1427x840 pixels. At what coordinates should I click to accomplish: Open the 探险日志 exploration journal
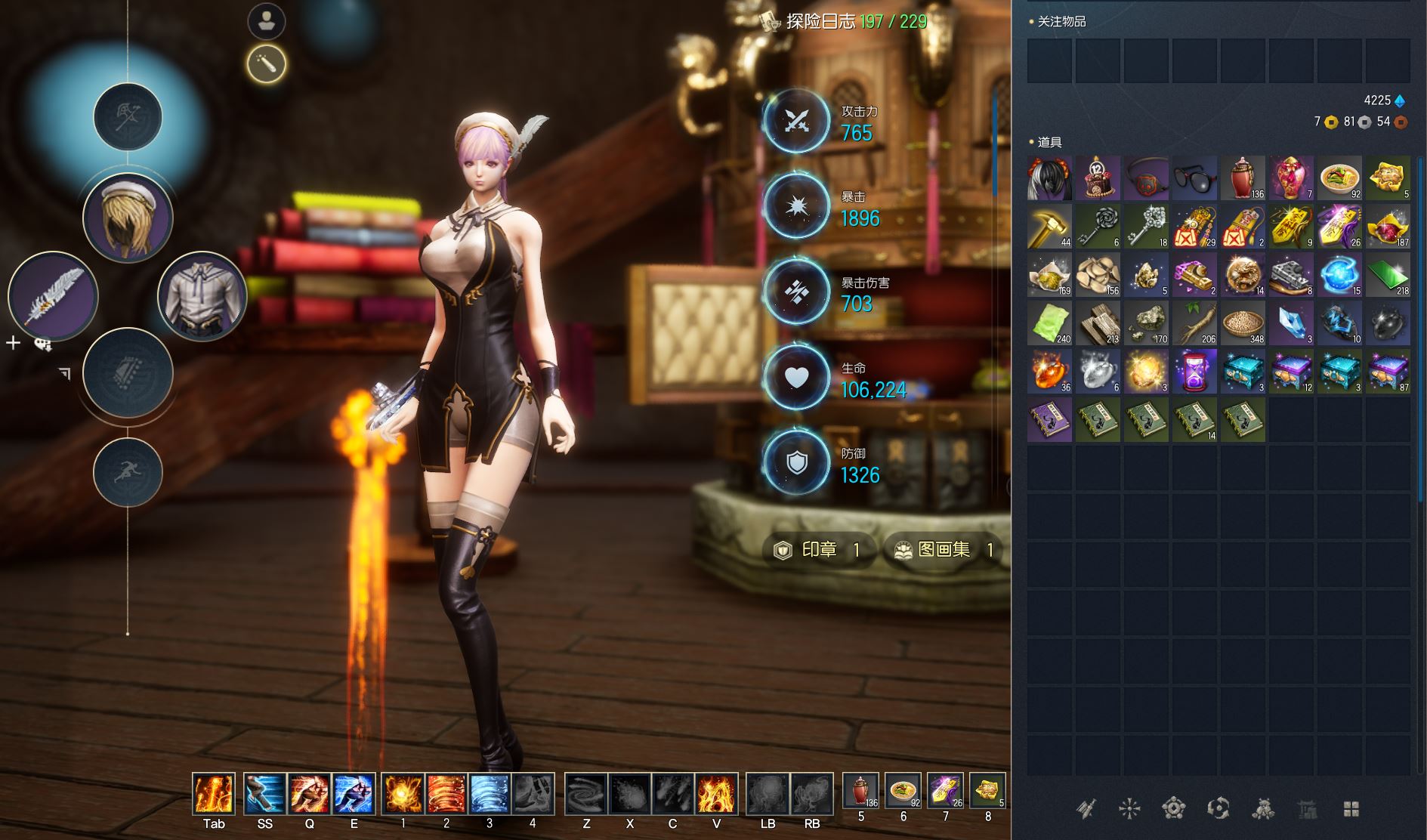point(846,22)
